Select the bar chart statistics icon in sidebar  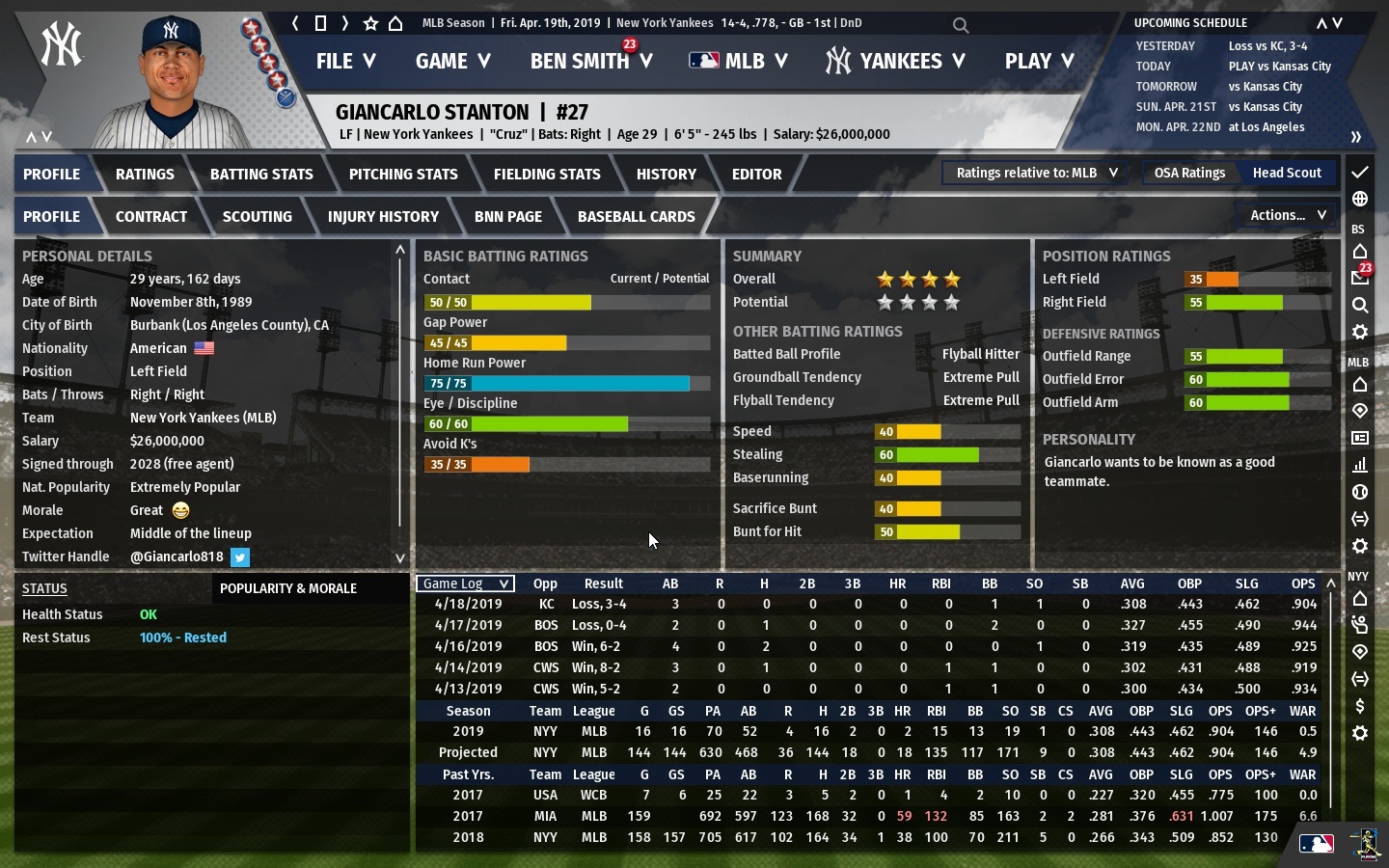pyautogui.click(x=1360, y=465)
